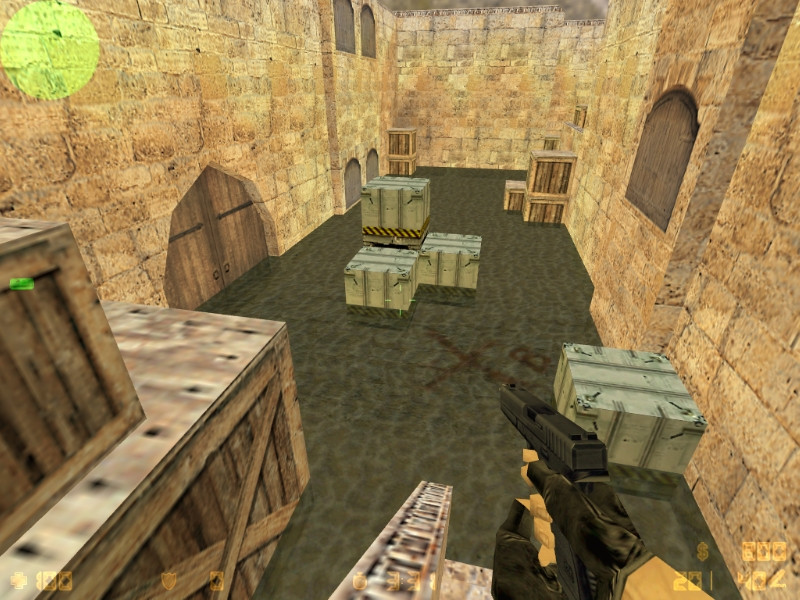Select the money dollar sign icon
Screen dimensions: 800x600
[x=703, y=551]
